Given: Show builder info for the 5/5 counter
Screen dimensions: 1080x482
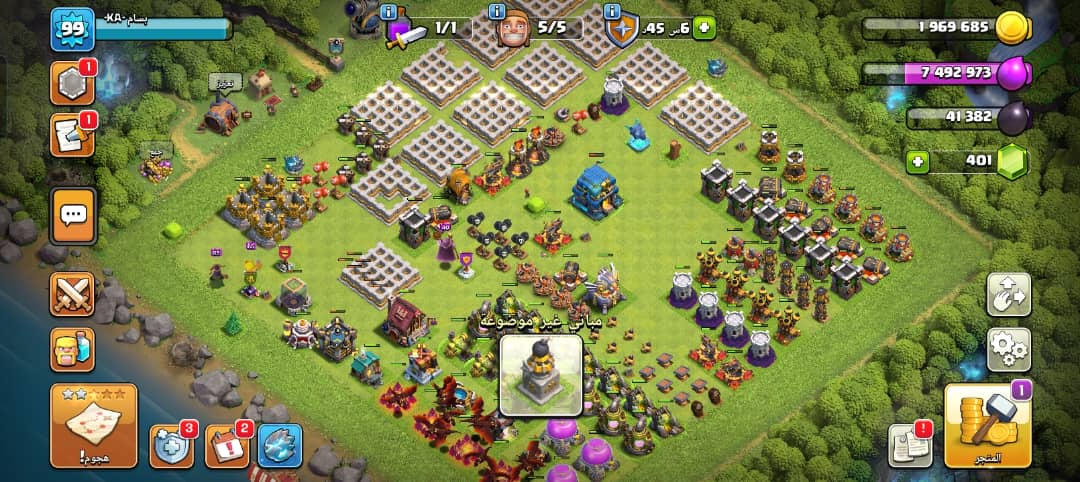Looking at the screenshot, I should coord(497,12).
